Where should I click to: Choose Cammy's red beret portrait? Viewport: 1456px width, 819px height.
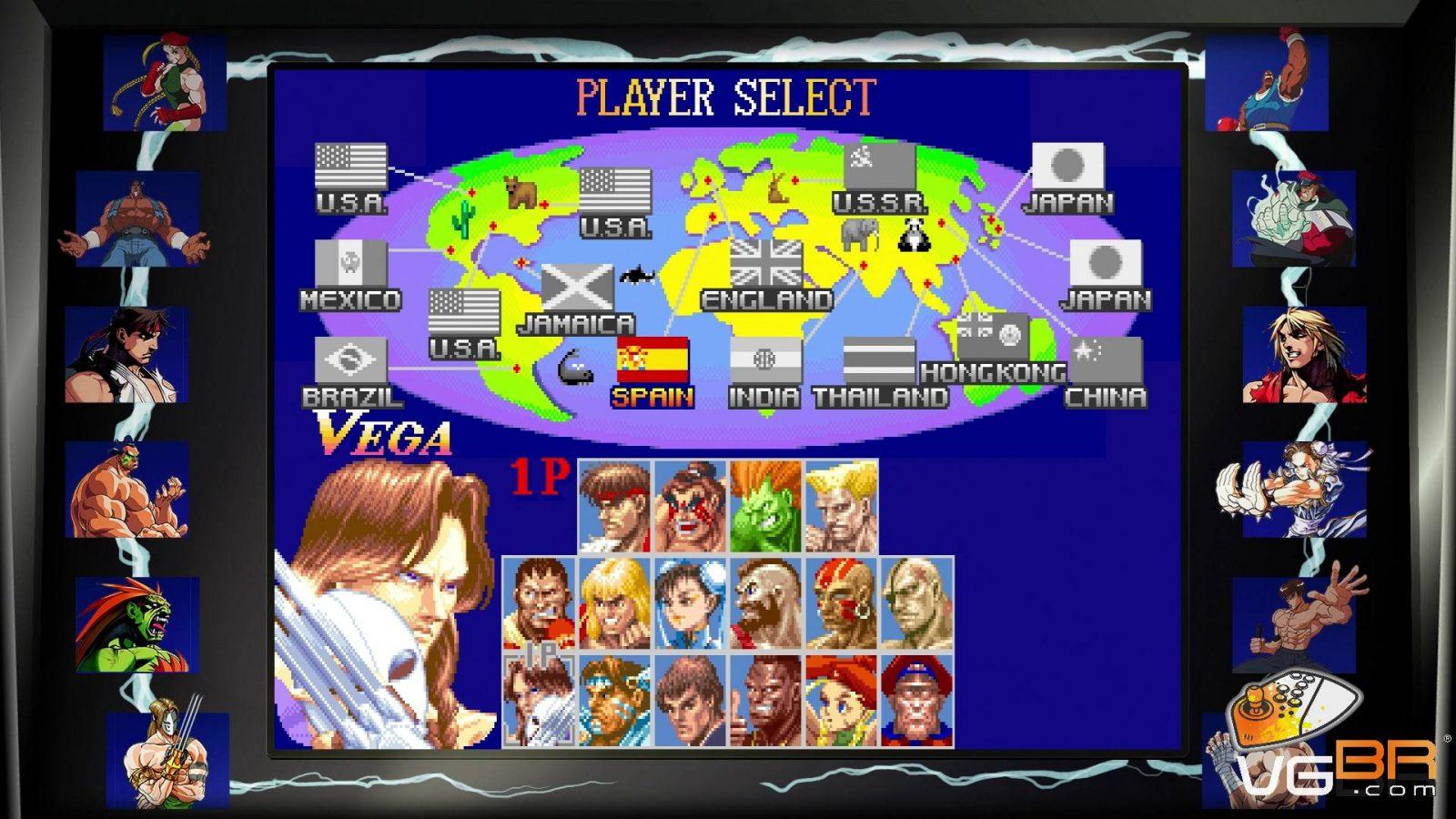point(841,700)
